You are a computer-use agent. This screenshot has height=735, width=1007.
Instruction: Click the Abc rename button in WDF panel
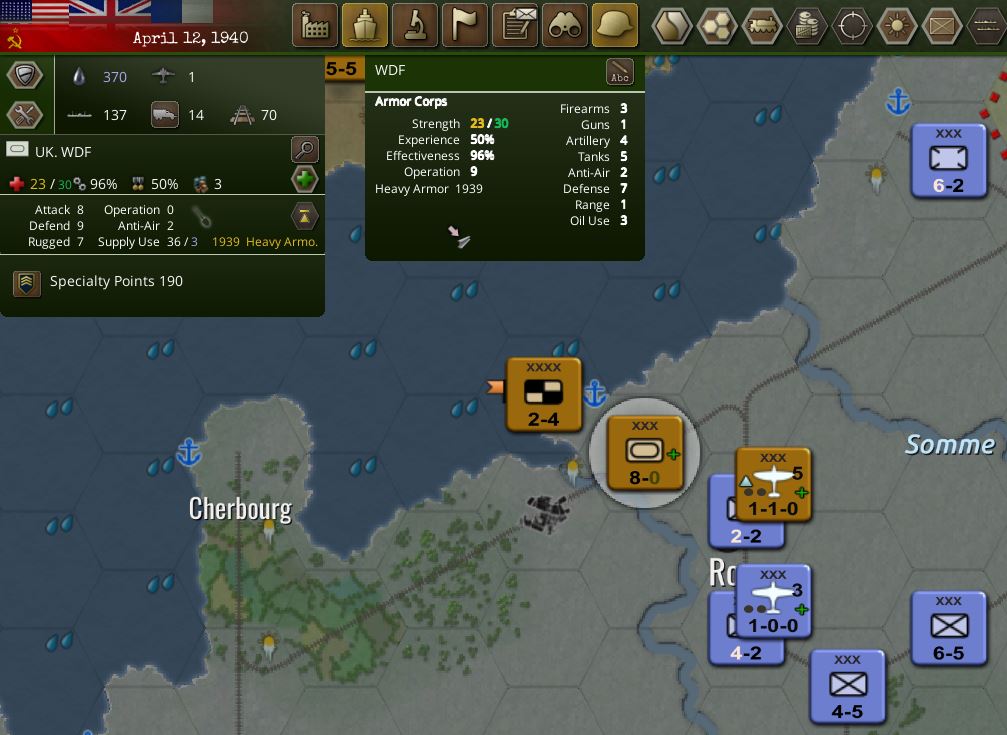pyautogui.click(x=620, y=72)
